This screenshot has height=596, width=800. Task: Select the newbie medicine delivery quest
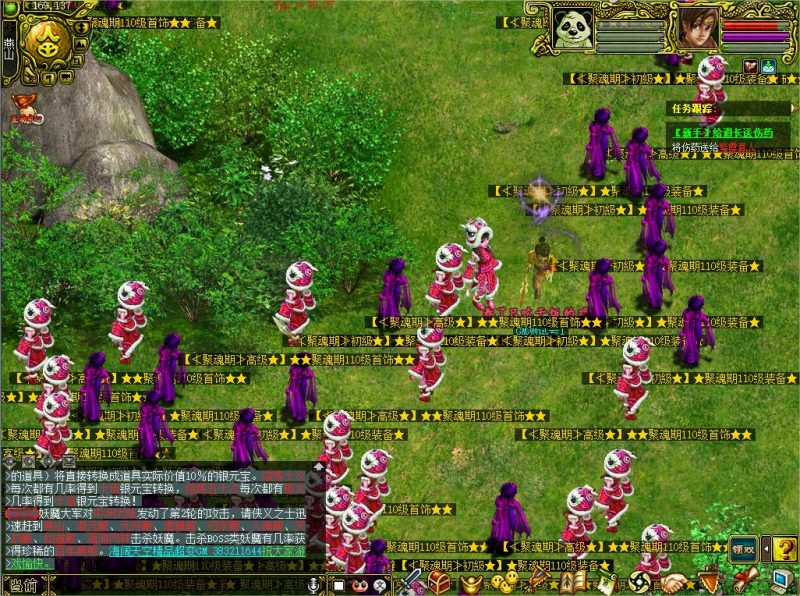(x=723, y=132)
